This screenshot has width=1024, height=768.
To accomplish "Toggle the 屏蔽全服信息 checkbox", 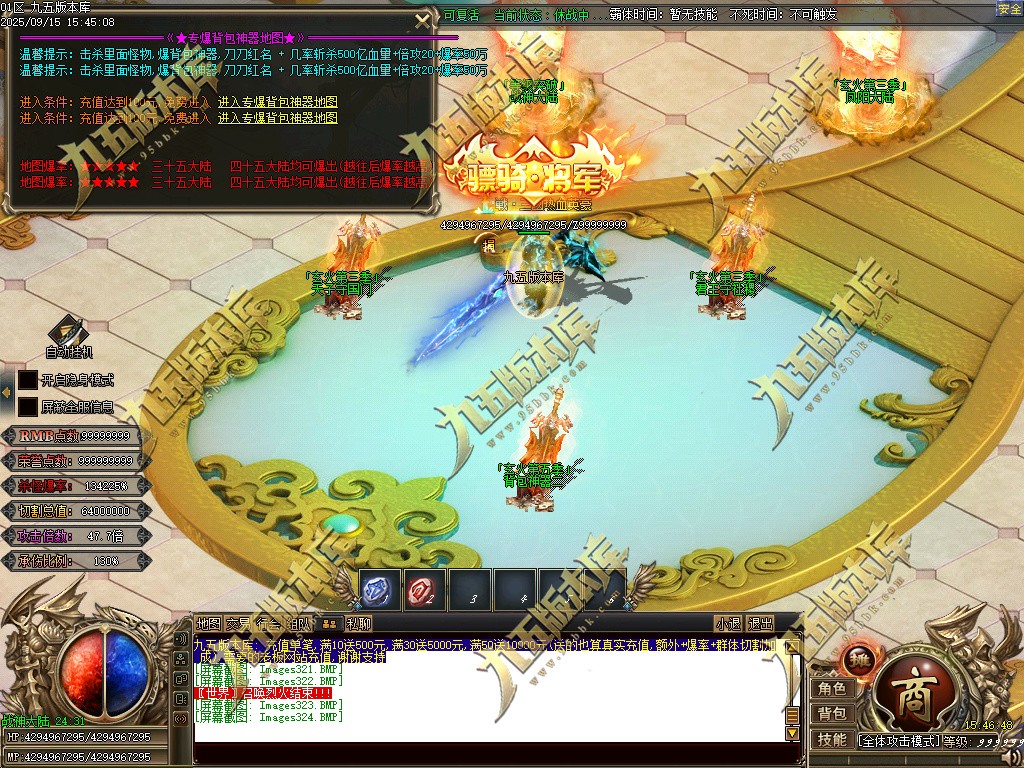I will [x=27, y=407].
